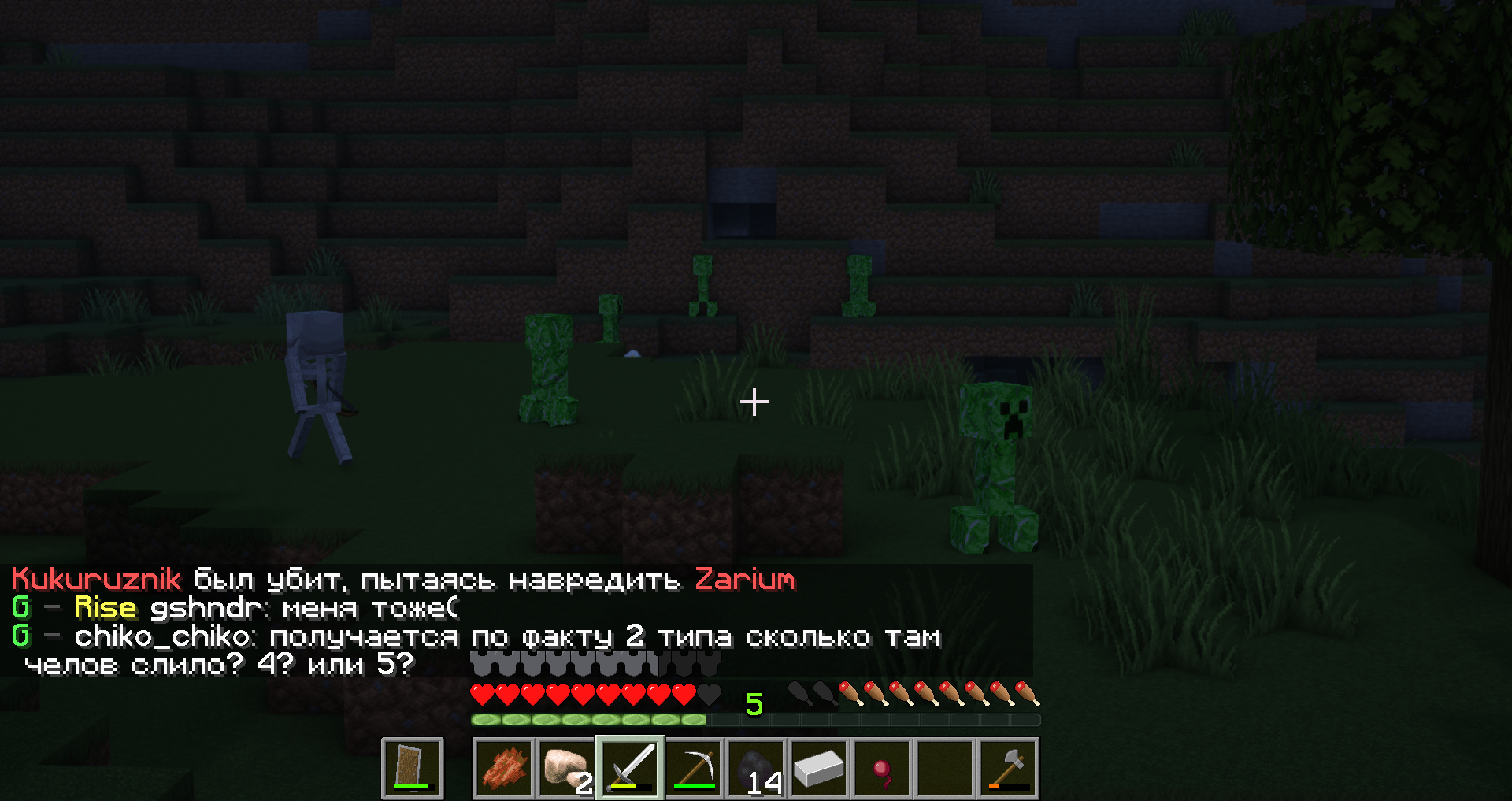
Task: Click chiko_chiko's chat message
Action: pos(504,636)
